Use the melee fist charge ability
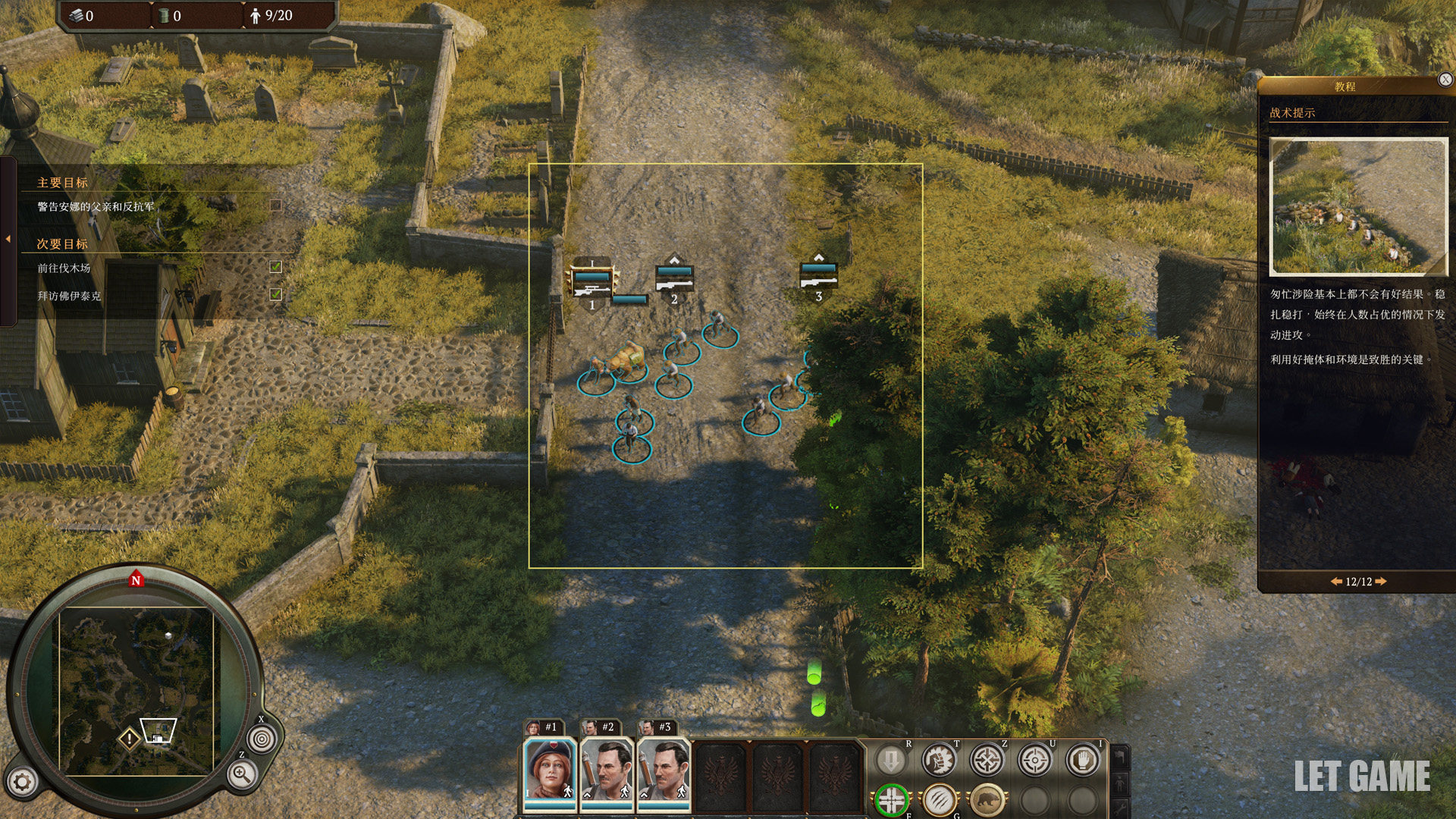 tap(939, 760)
